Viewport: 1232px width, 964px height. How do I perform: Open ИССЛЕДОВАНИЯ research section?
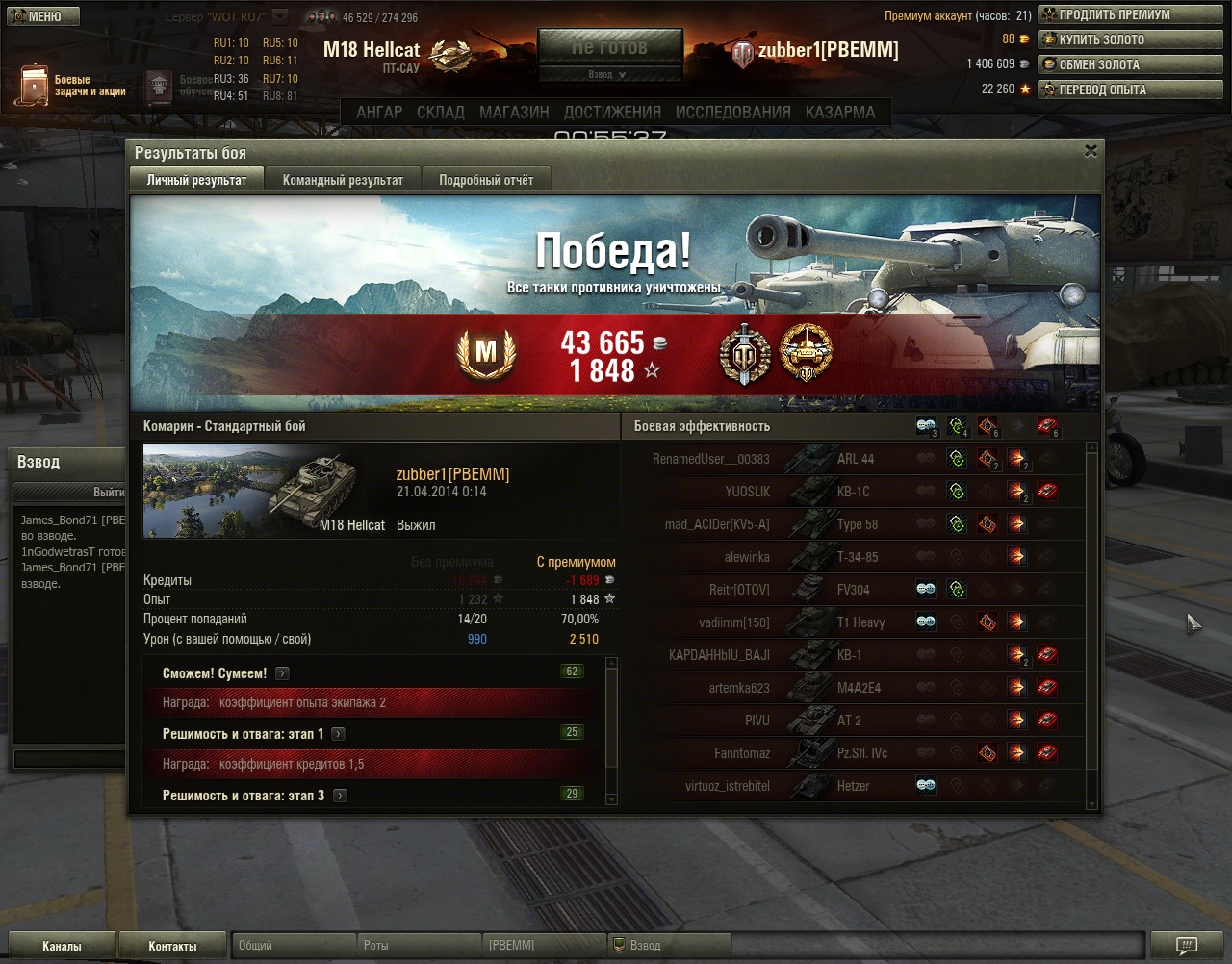click(732, 112)
